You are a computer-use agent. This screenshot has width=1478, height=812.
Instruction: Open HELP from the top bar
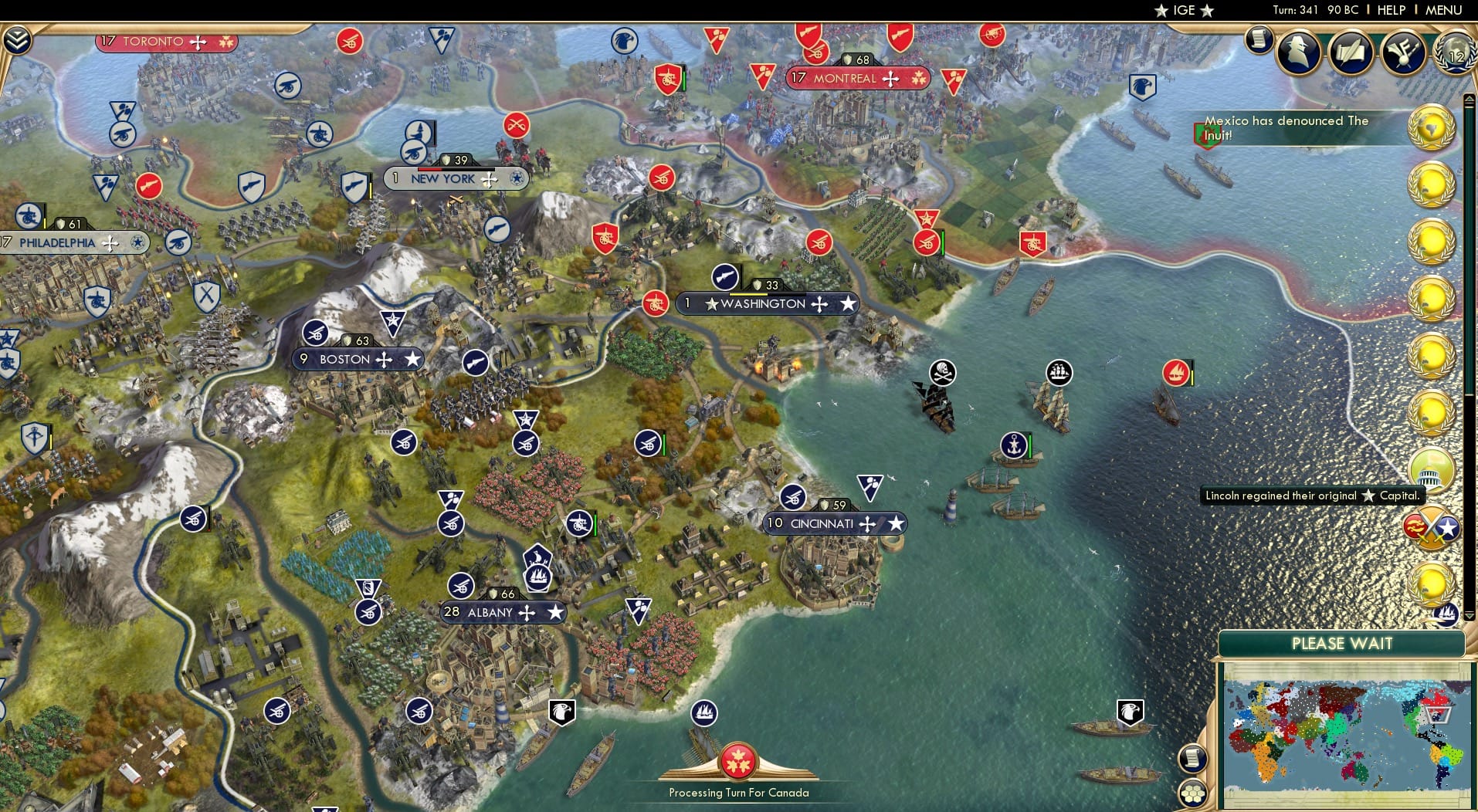coord(1391,10)
